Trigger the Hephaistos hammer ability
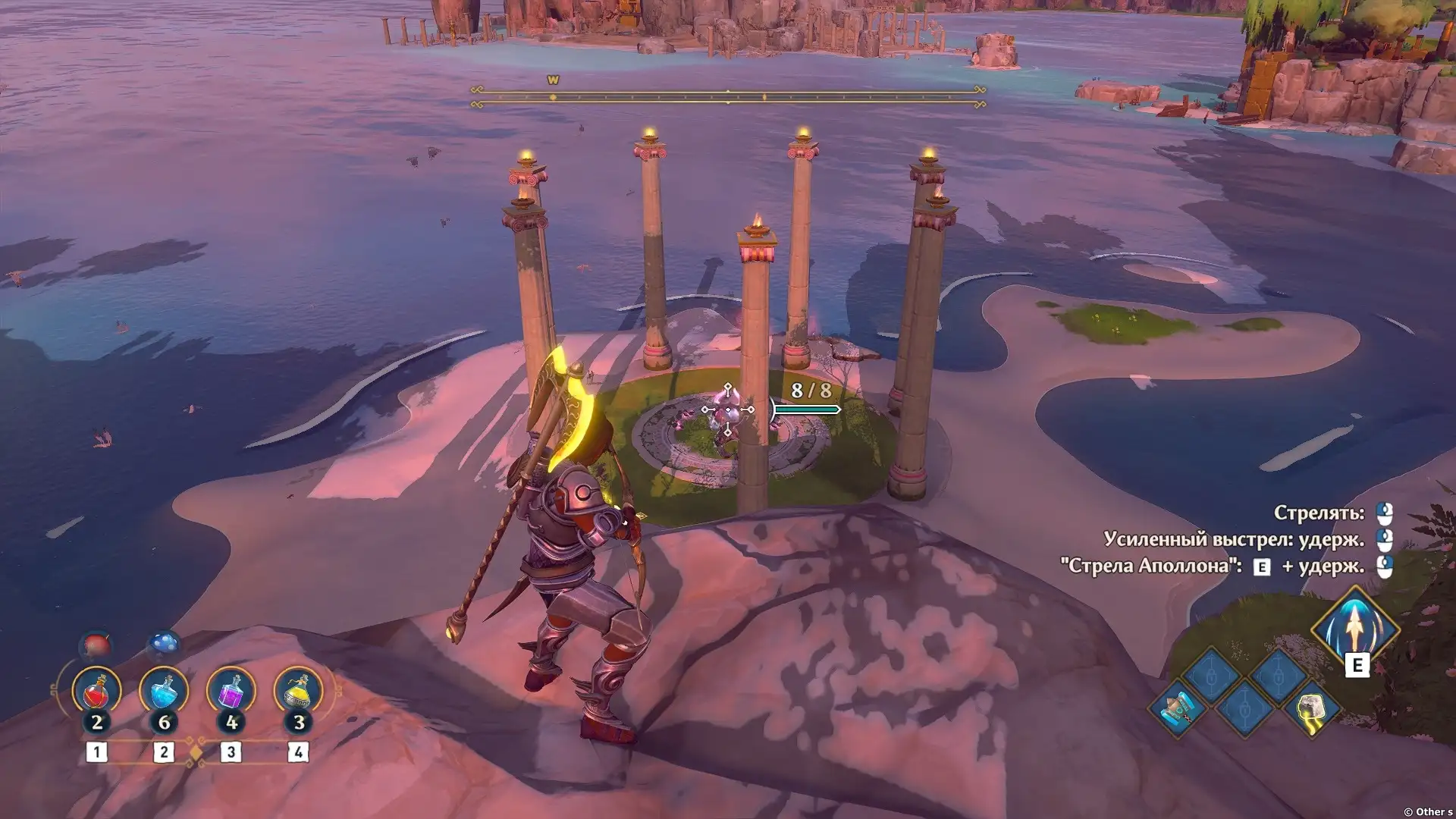The width and height of the screenshot is (1456, 819). (1178, 710)
